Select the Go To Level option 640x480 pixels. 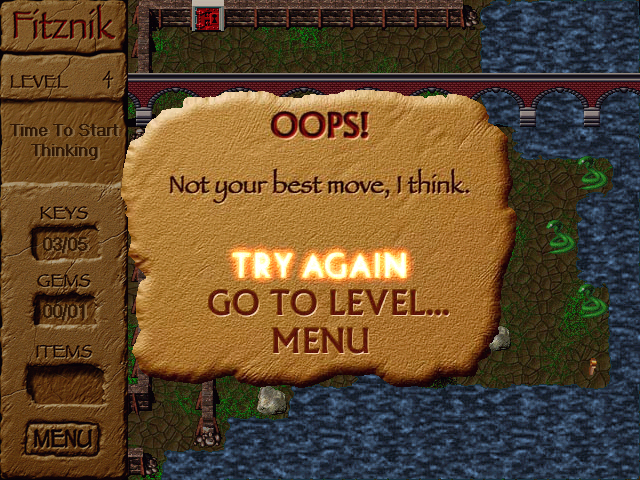(327, 302)
